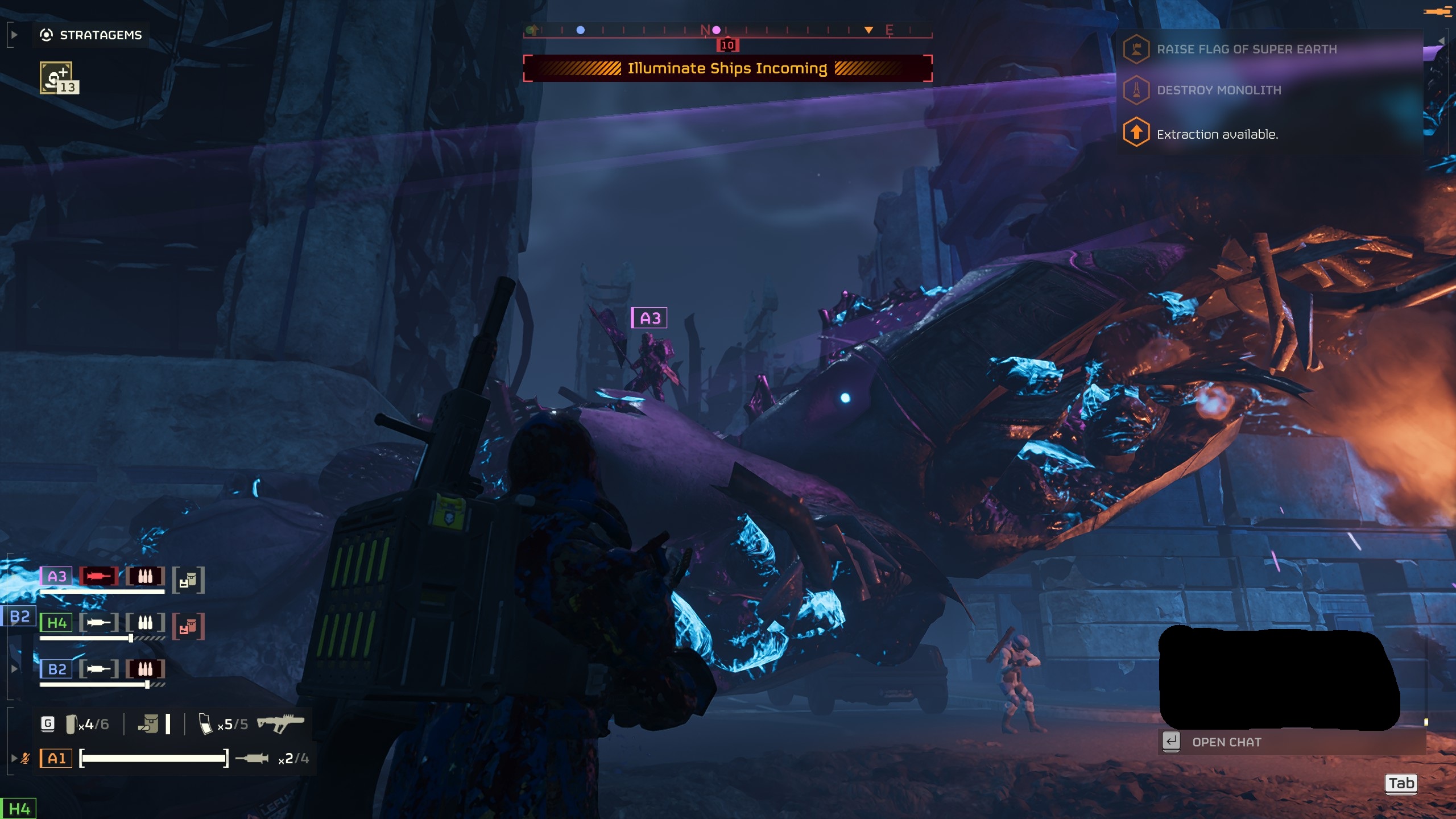Click the grenade slot icon
1456x819 pixels.
71,724
